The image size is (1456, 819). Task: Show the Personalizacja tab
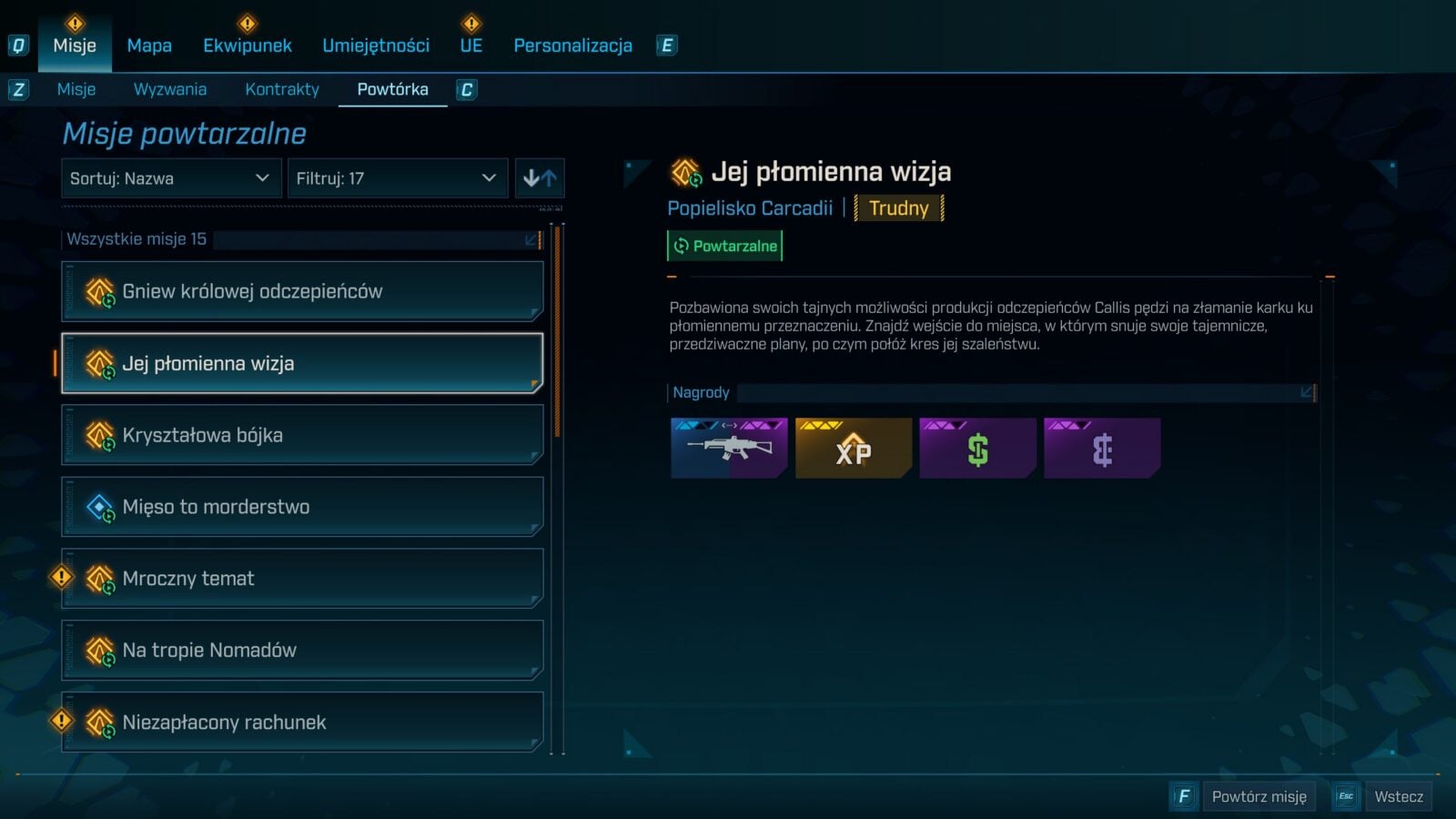point(572,45)
